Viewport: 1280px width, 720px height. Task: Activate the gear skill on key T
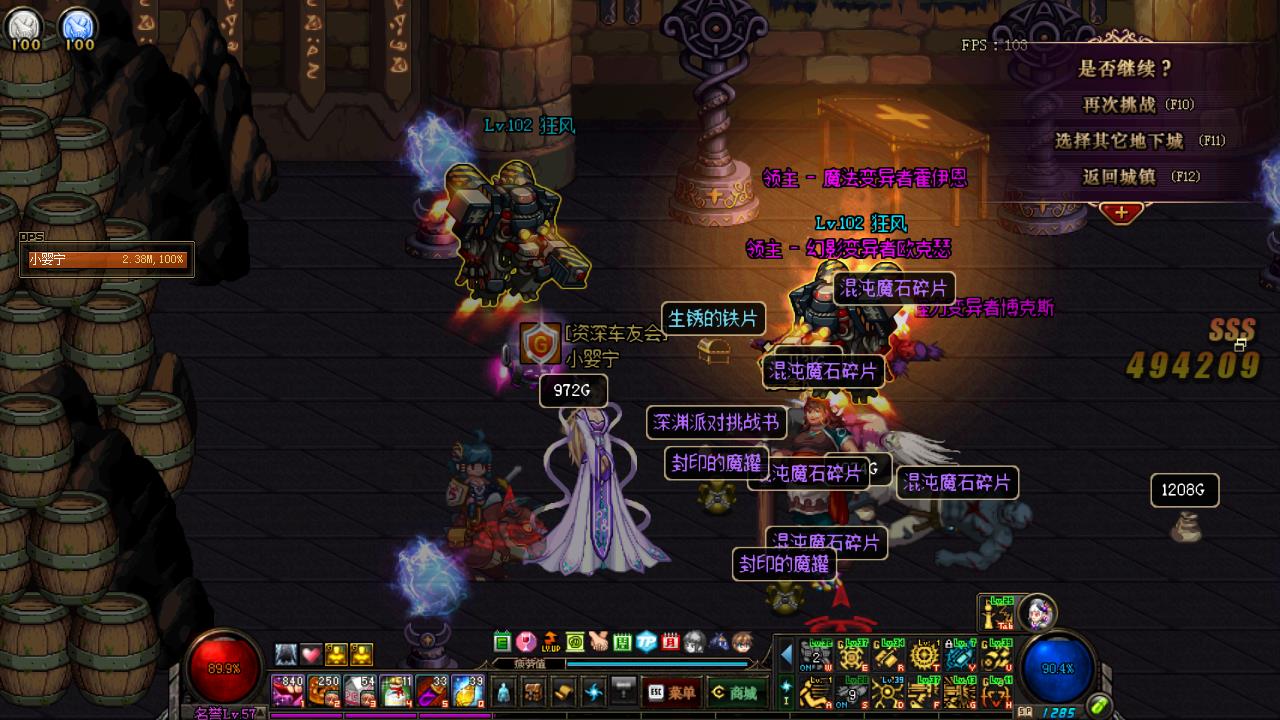coord(923,656)
